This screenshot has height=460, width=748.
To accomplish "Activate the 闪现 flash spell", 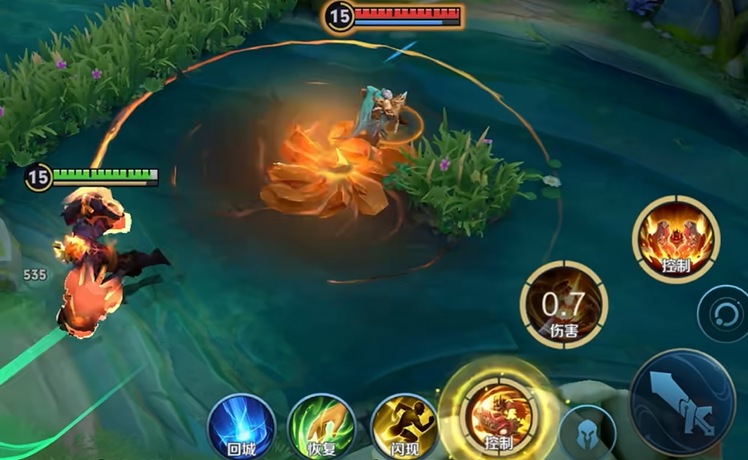I will pyautogui.click(x=403, y=427).
